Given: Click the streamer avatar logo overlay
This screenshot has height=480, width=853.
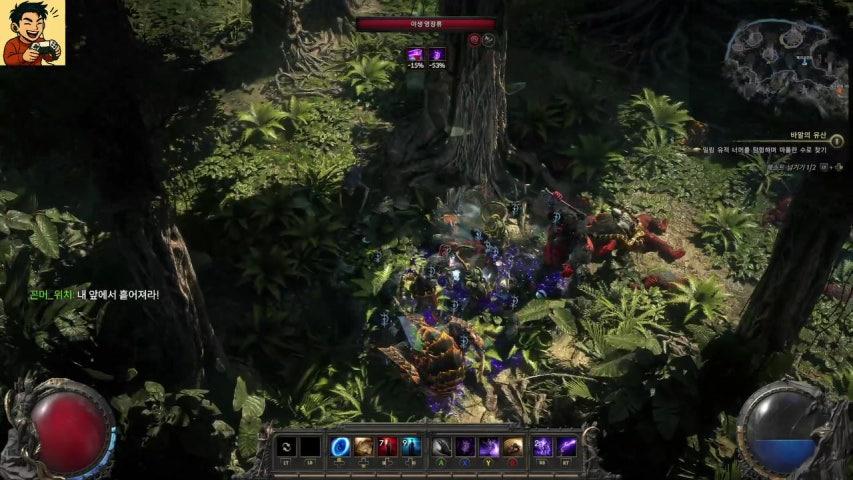Looking at the screenshot, I should point(33,32).
